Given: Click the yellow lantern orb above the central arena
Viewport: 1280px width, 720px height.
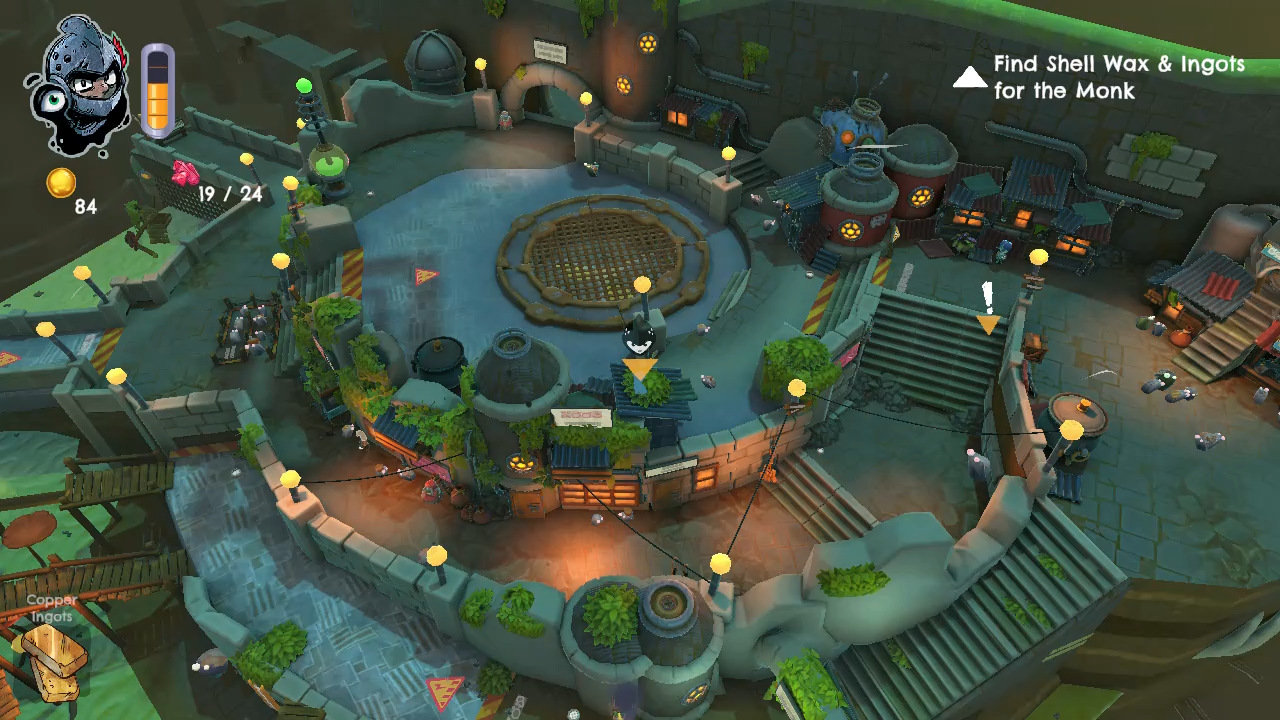Looking at the screenshot, I should [x=640, y=283].
